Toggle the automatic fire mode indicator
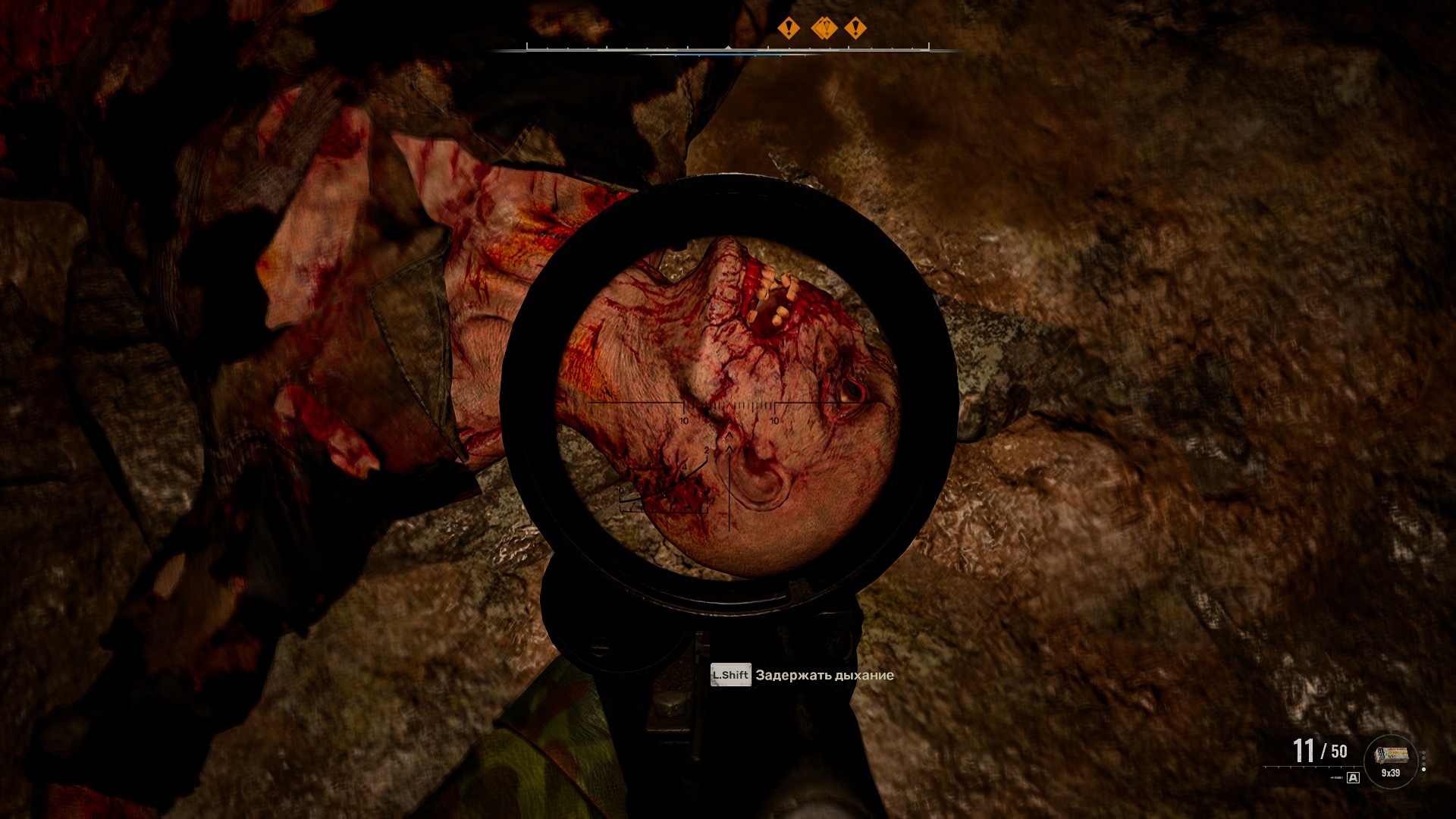Screen dimensions: 1456x819 pyautogui.click(x=1353, y=777)
